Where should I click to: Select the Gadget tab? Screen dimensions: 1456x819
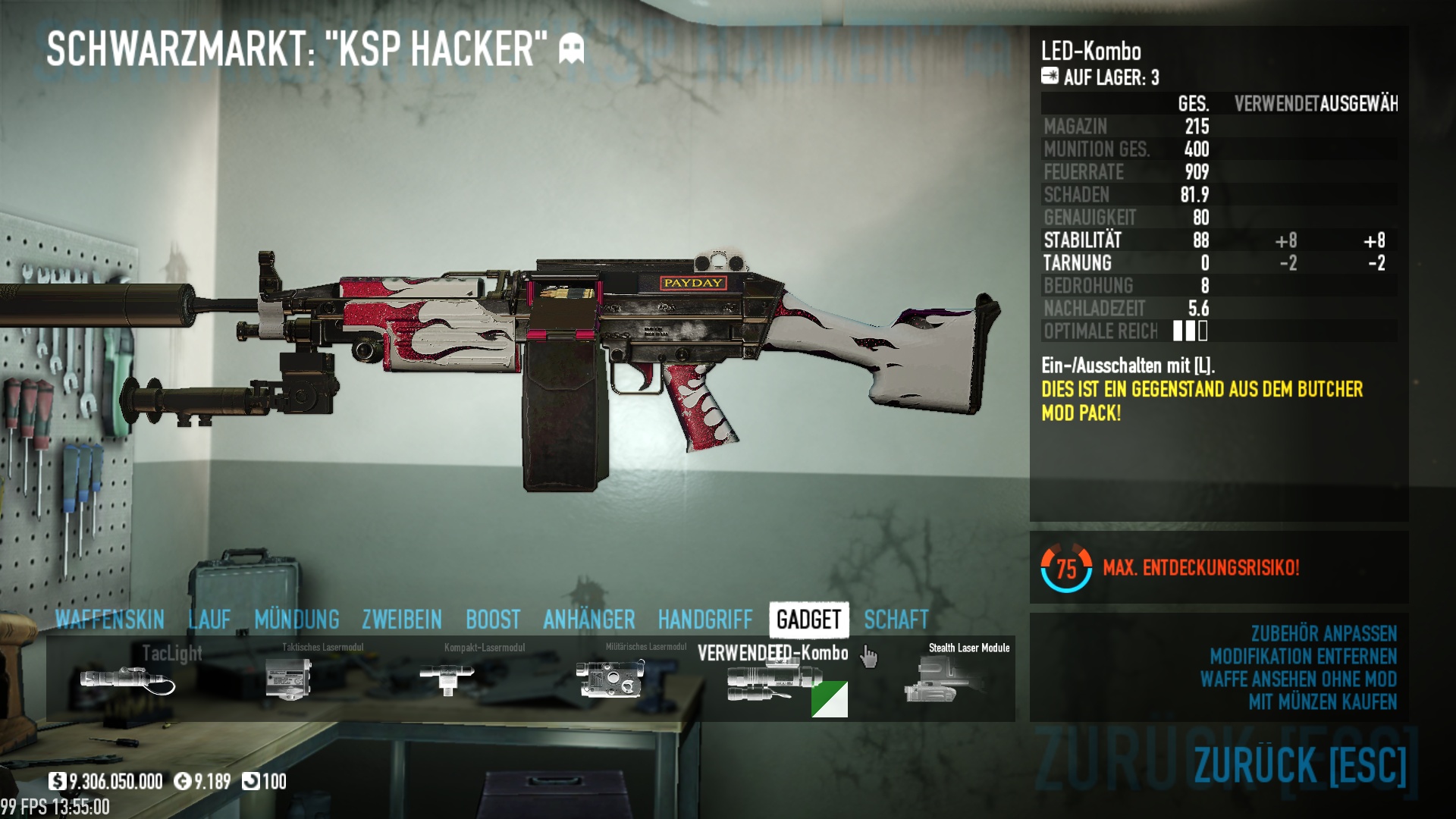point(808,620)
